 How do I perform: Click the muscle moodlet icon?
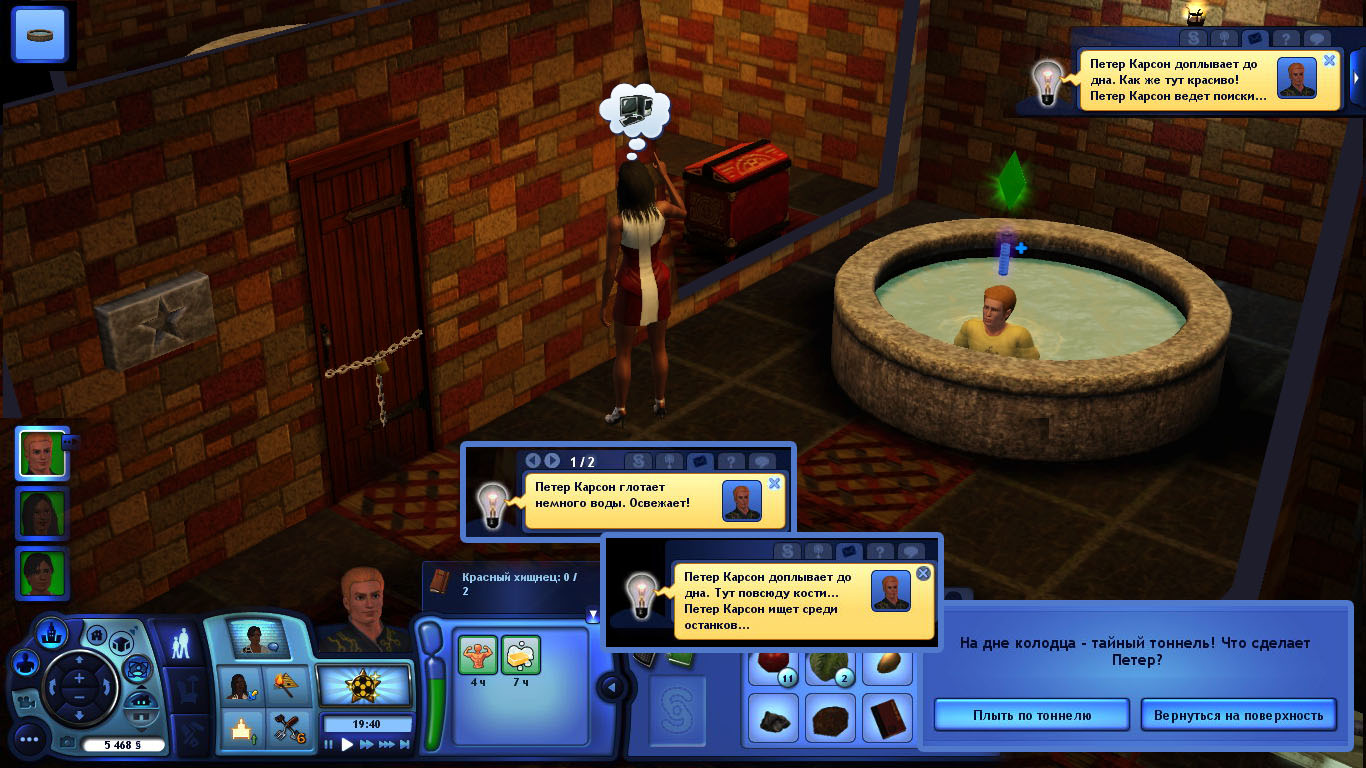[x=477, y=655]
